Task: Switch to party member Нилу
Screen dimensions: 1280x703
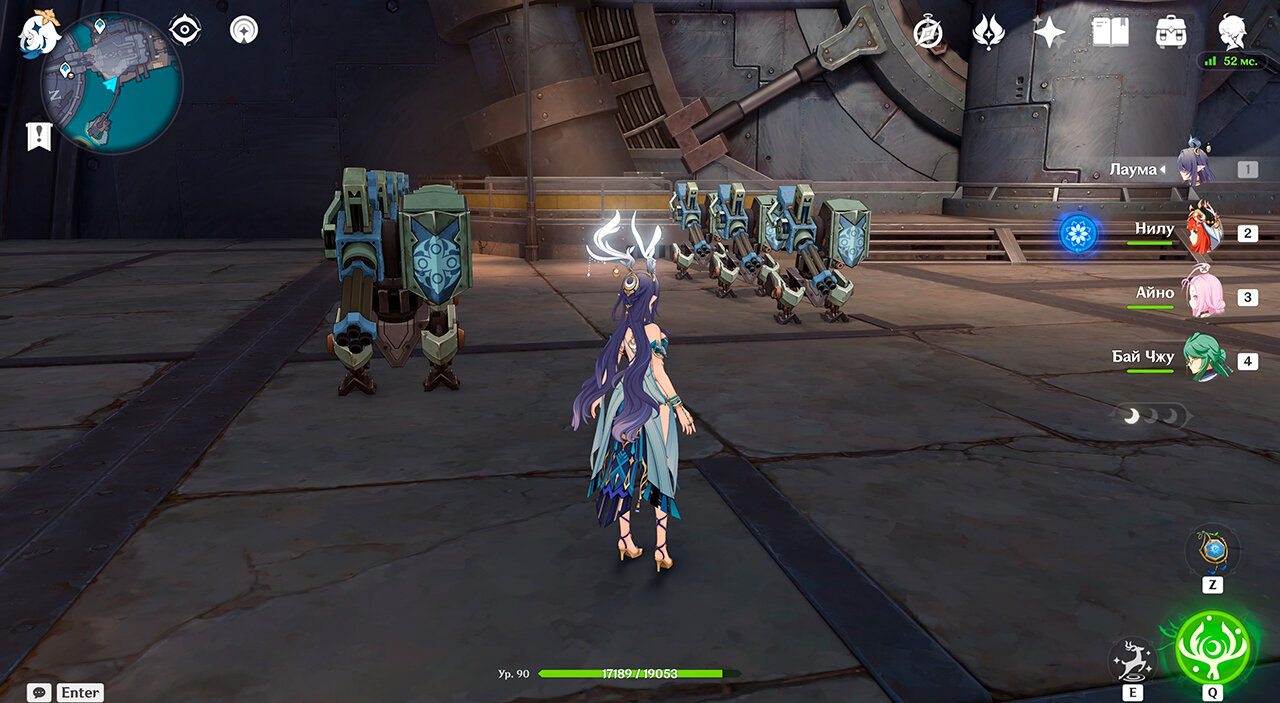Action: click(1203, 232)
